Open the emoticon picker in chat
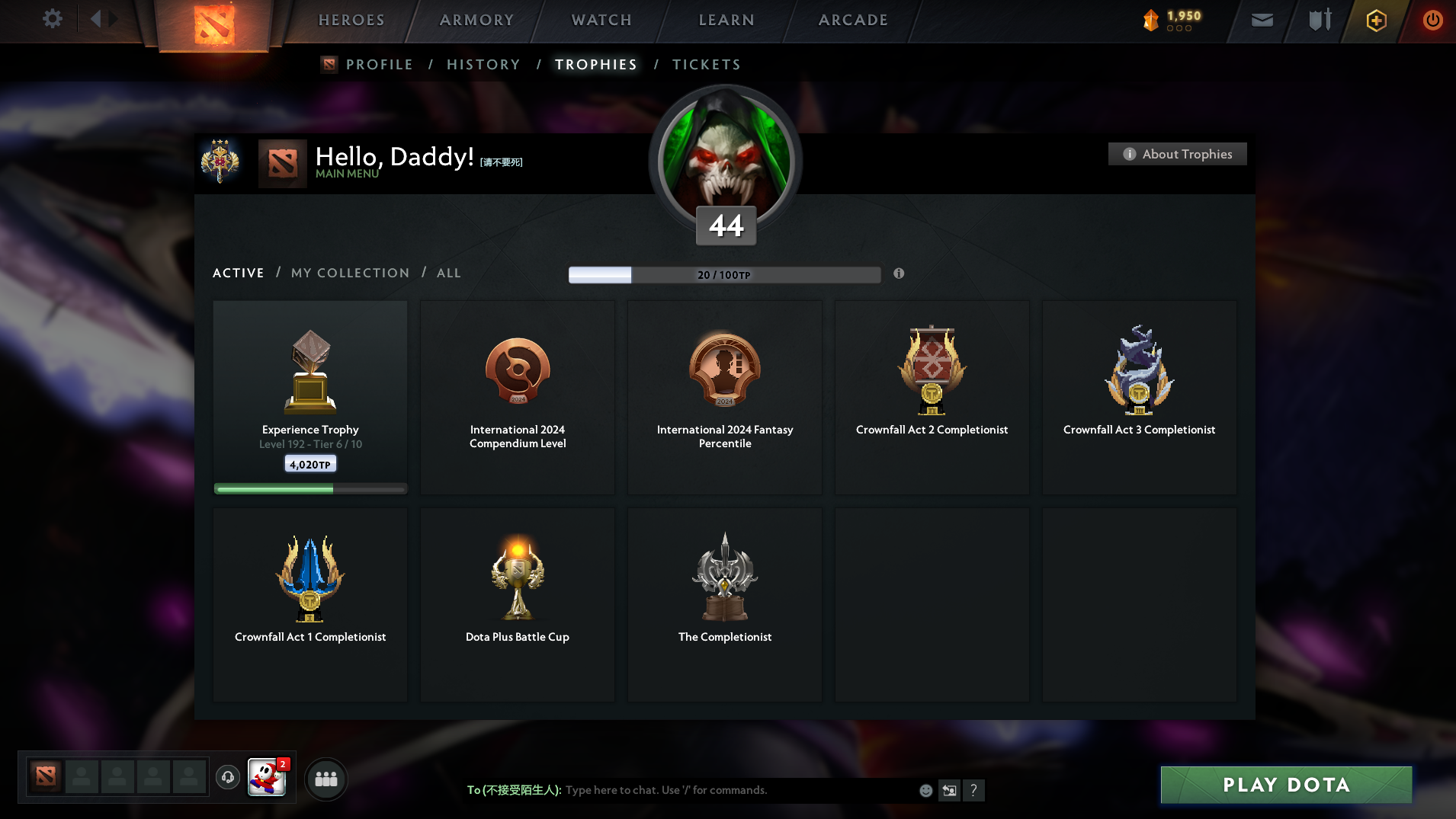 point(925,790)
